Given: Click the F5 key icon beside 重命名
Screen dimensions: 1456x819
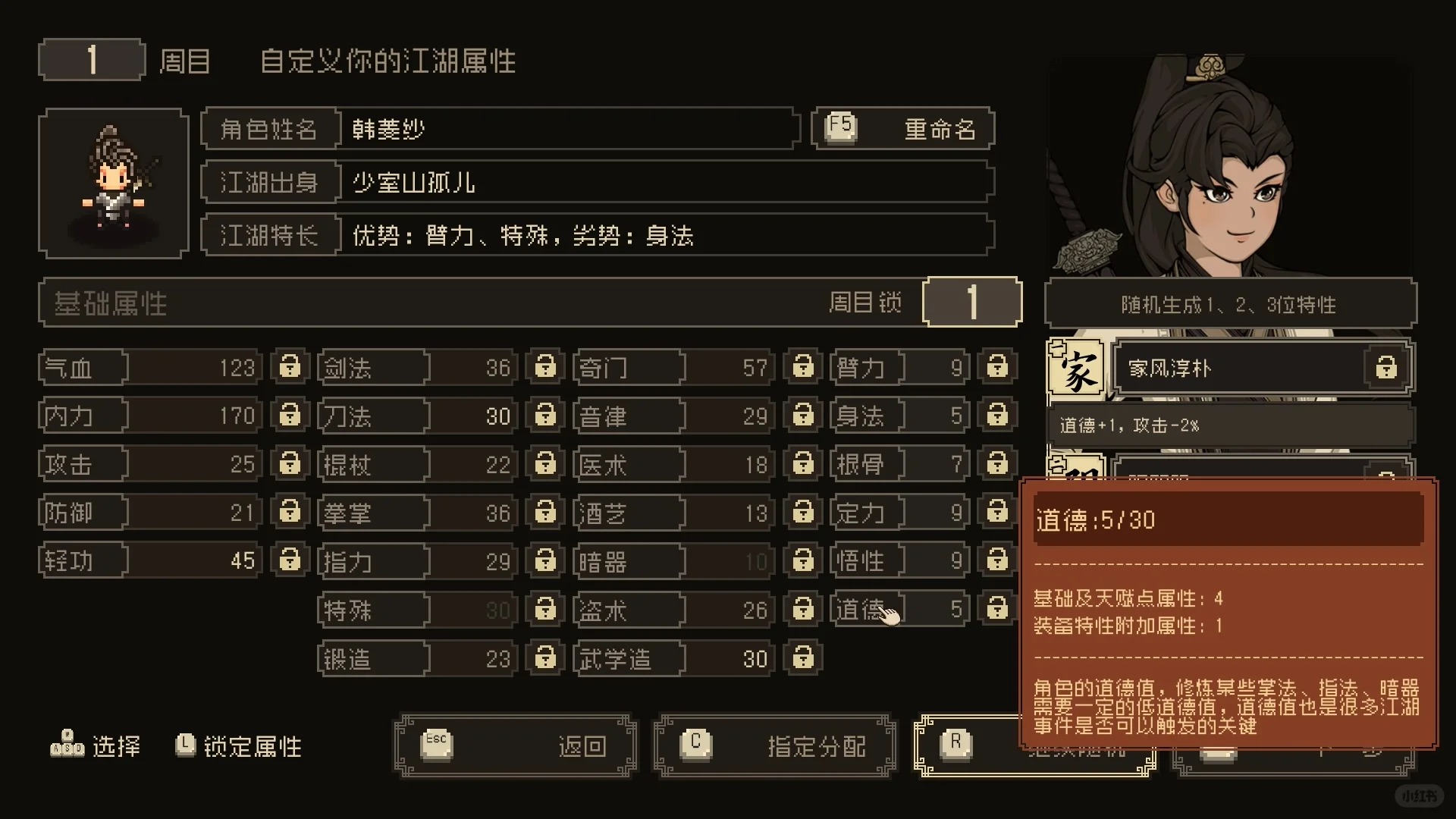Looking at the screenshot, I should [842, 127].
